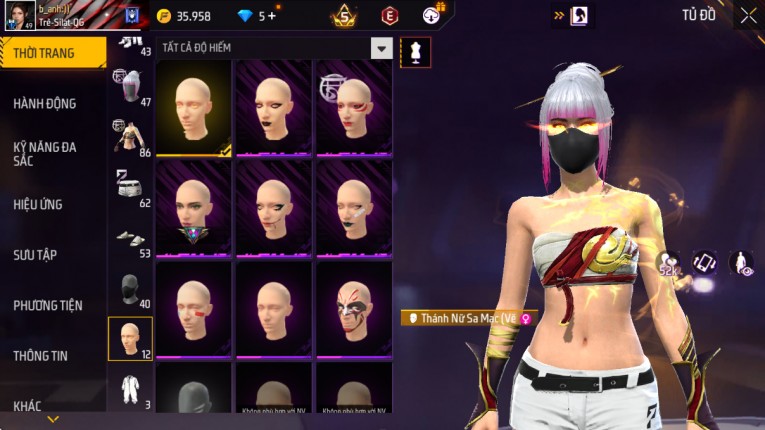Click the mannequin outfit preview icon
Viewport: 765px width, 430px height.
415,52
